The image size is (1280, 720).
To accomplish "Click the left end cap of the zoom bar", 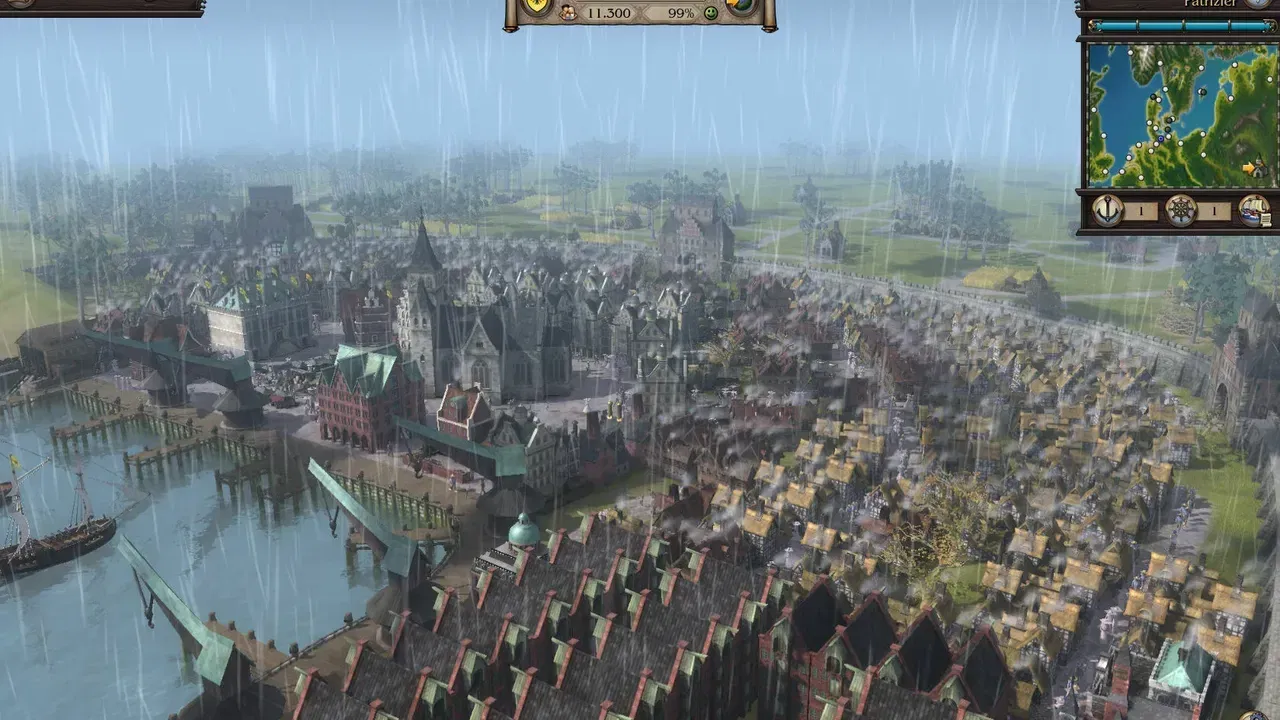I will [1094, 25].
